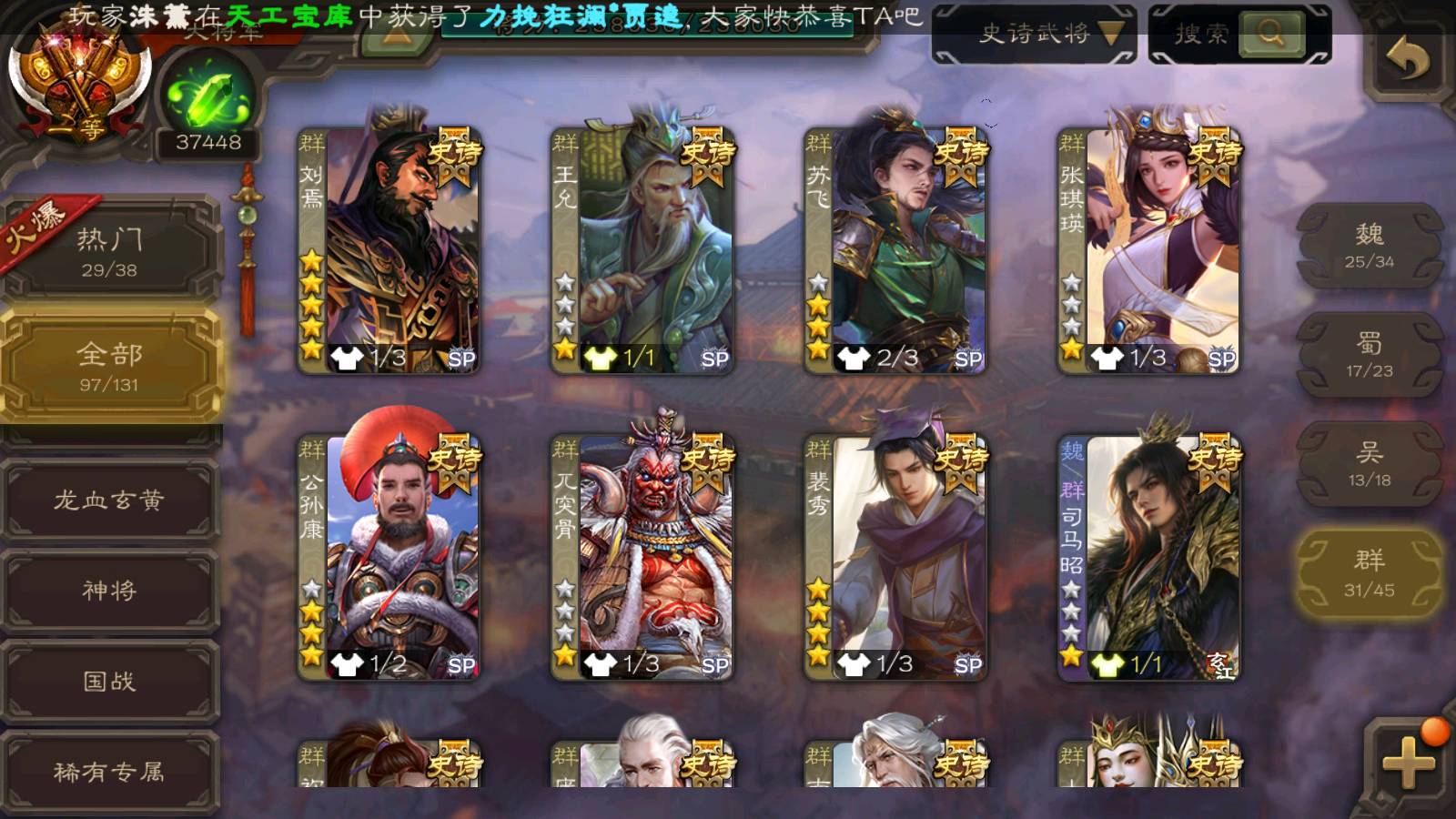Image resolution: width=1456 pixels, height=819 pixels.
Task: Filter by 吴 faction
Action: tap(1369, 464)
